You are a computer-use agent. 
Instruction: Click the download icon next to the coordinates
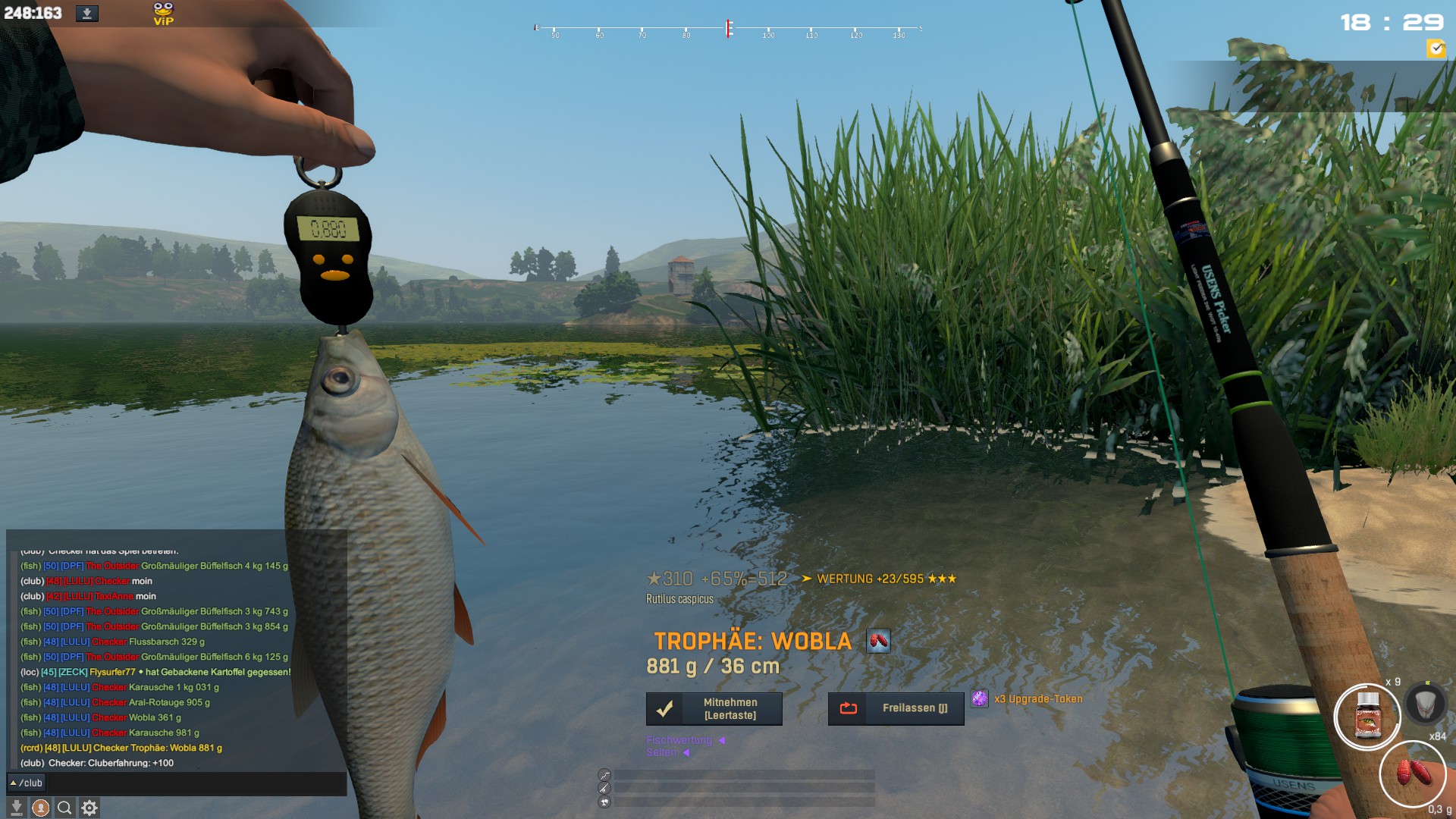[87, 14]
